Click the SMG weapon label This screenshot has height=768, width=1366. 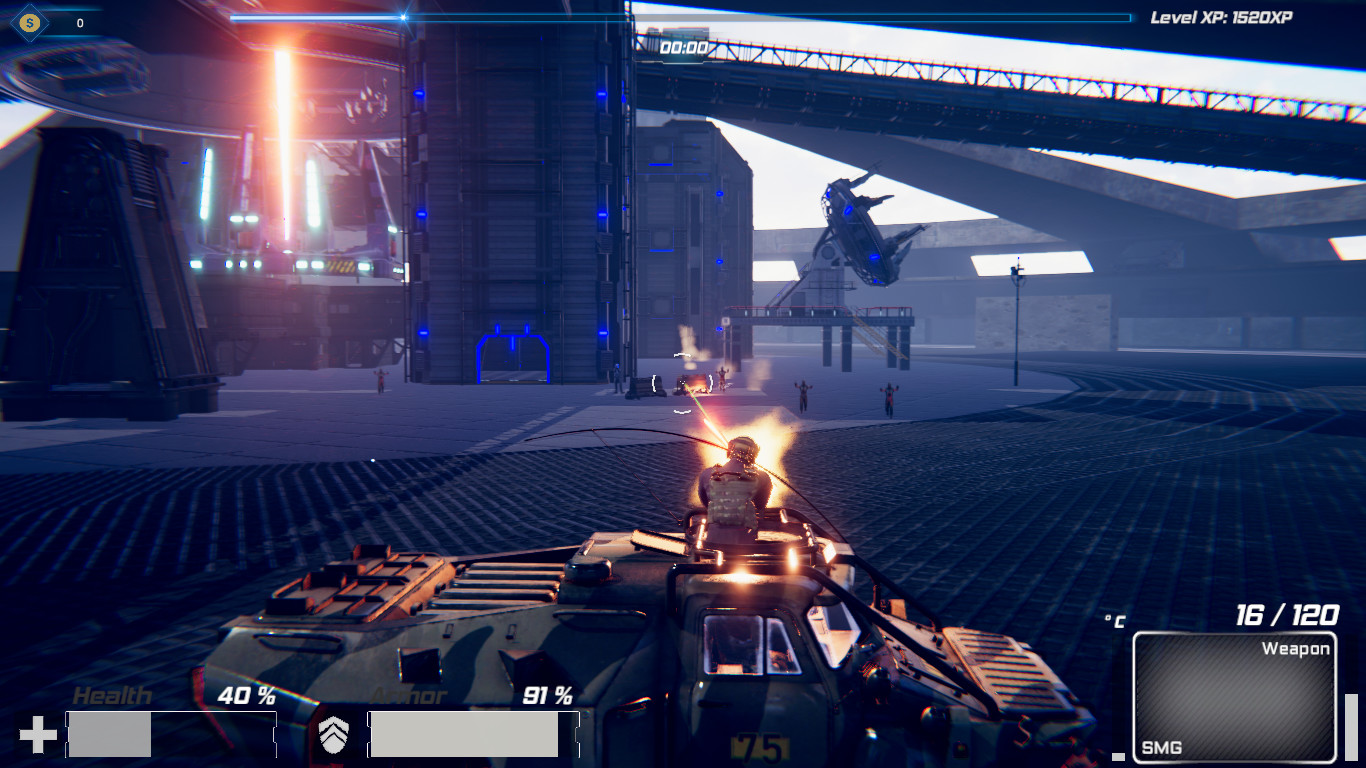pyautogui.click(x=1160, y=746)
